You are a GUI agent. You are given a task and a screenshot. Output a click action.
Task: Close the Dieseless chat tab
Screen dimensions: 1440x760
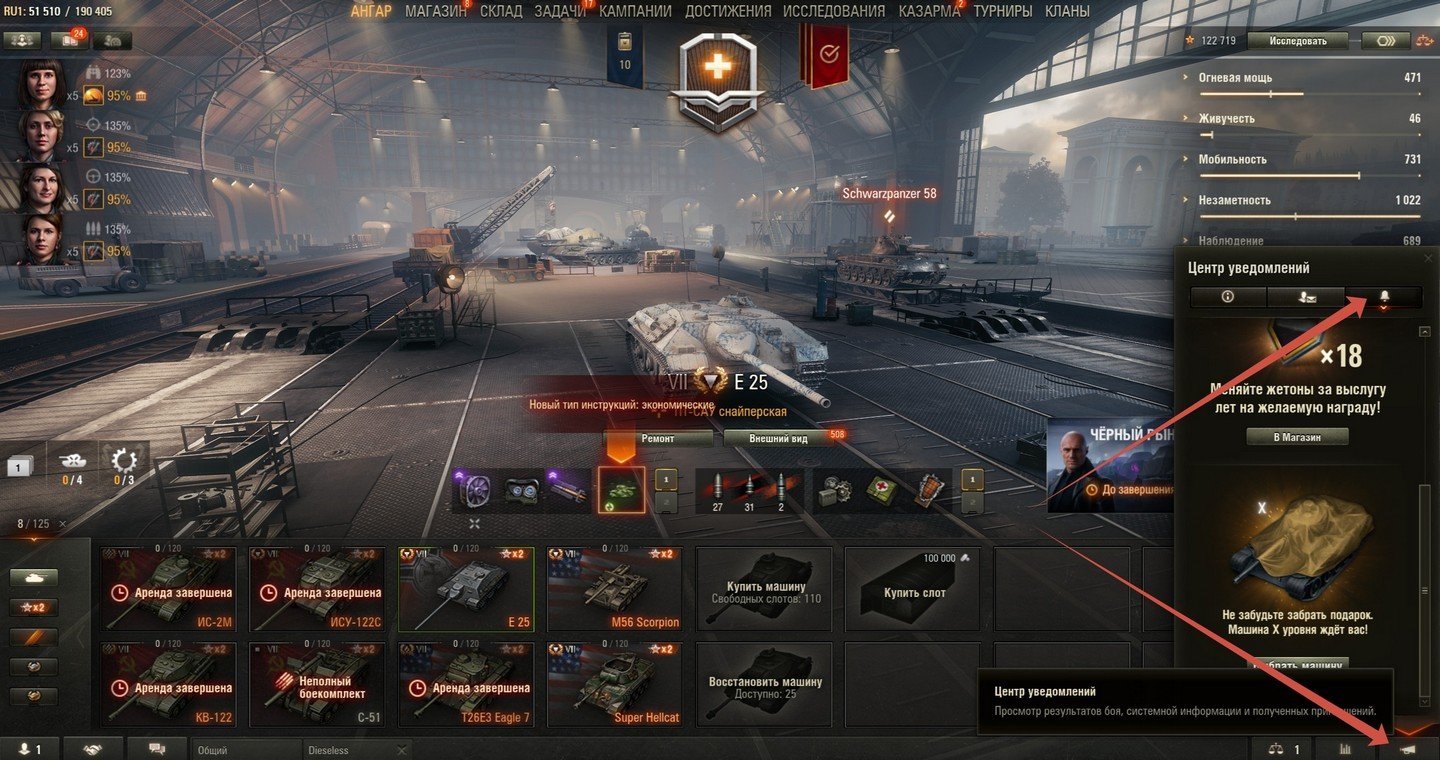pyautogui.click(x=402, y=750)
